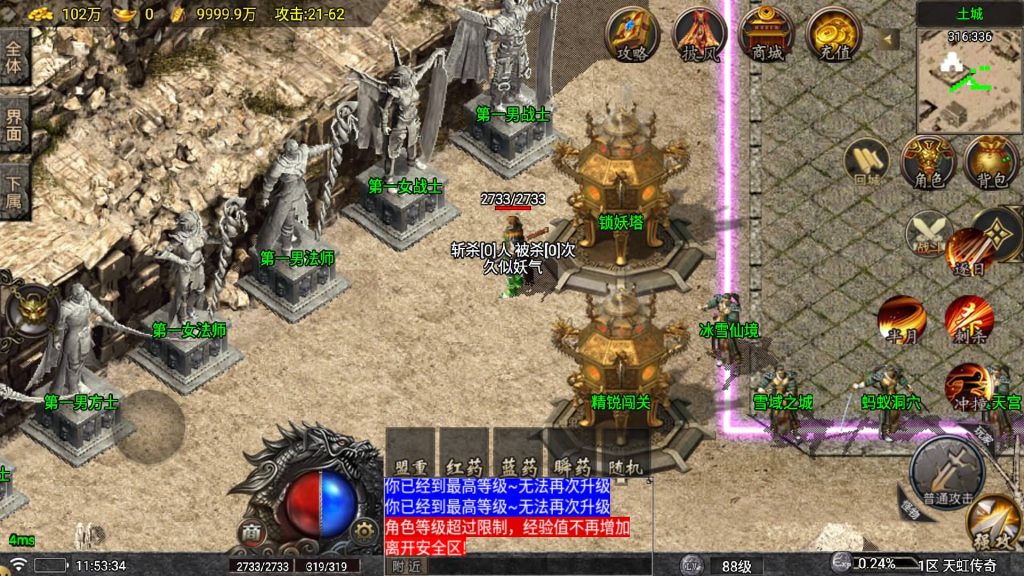
Task: Open the 充值 recharge icon
Action: click(x=833, y=35)
